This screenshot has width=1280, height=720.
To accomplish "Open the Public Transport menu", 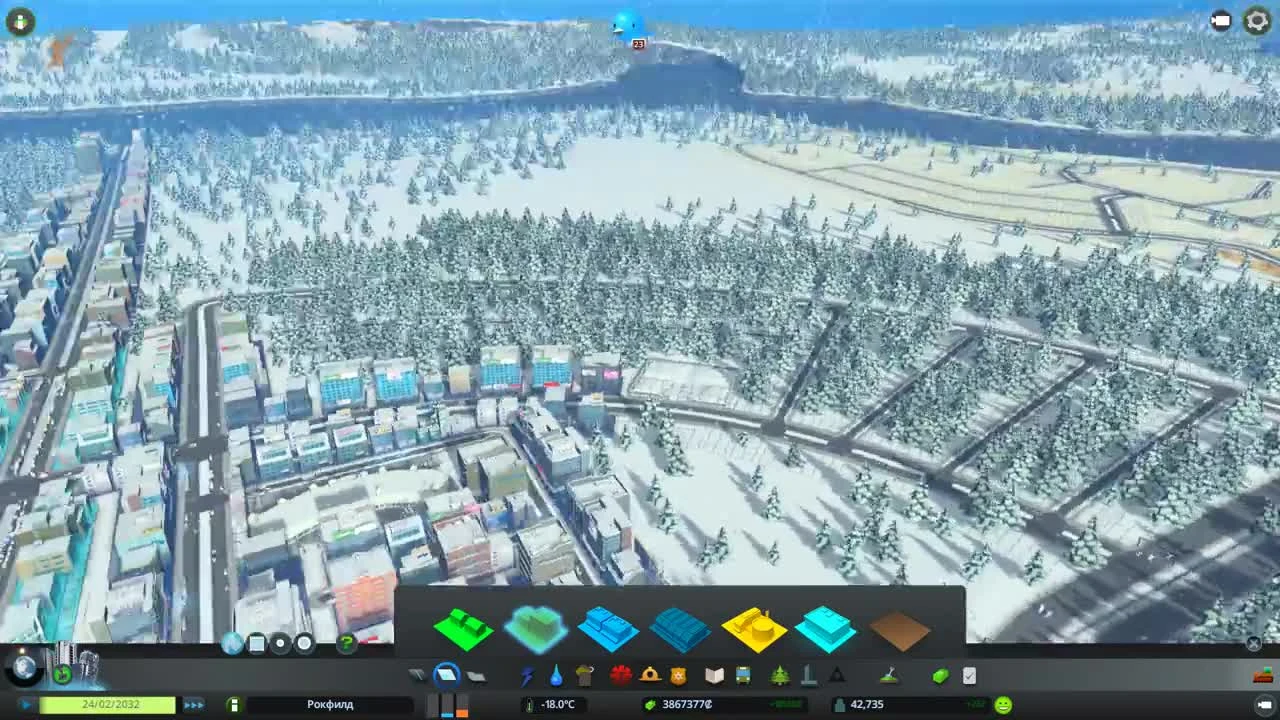I will point(741,676).
